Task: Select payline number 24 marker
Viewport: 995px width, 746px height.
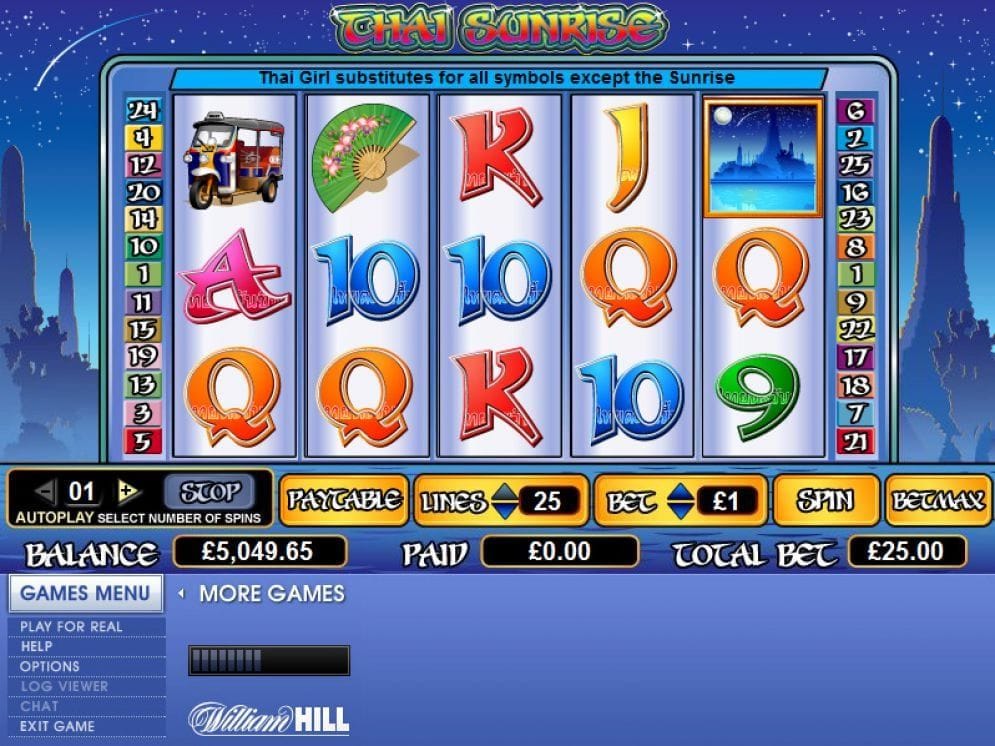Action: [x=142, y=110]
